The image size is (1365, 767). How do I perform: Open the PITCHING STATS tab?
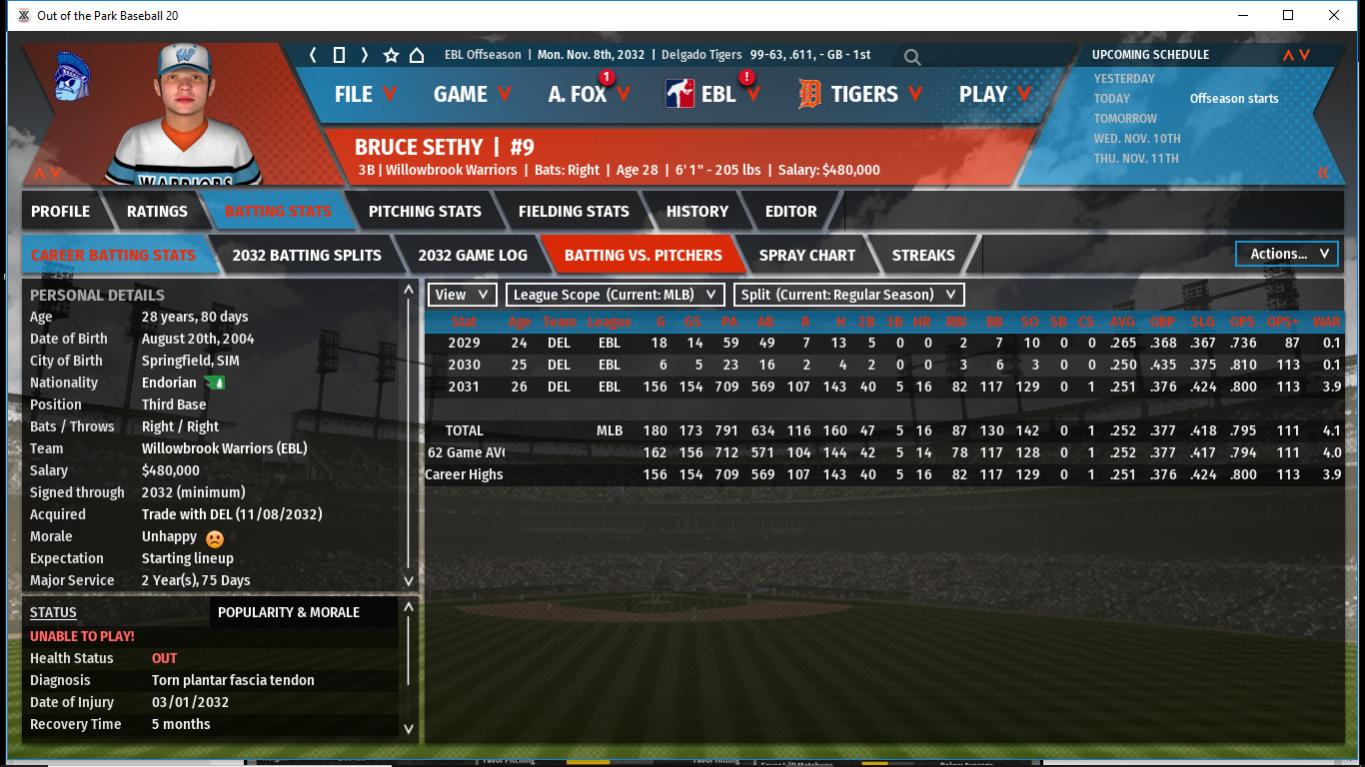(x=424, y=211)
